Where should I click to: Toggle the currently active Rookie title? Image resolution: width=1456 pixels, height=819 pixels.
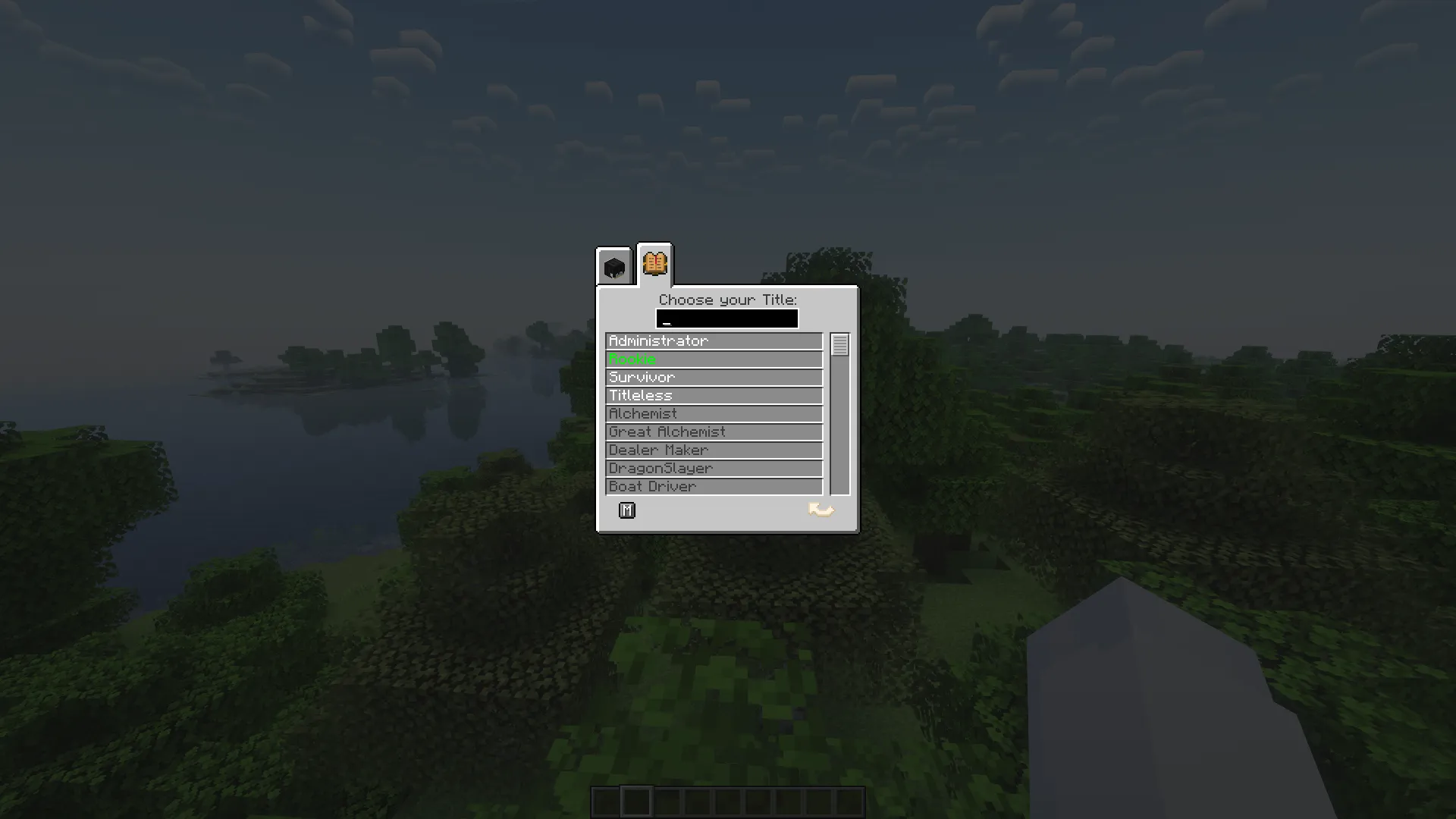tap(713, 359)
